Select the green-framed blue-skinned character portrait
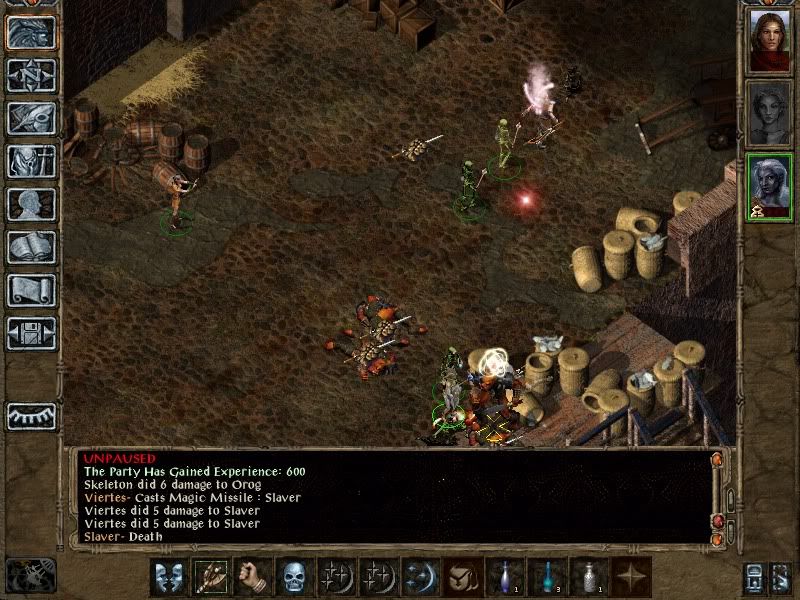 click(x=769, y=187)
